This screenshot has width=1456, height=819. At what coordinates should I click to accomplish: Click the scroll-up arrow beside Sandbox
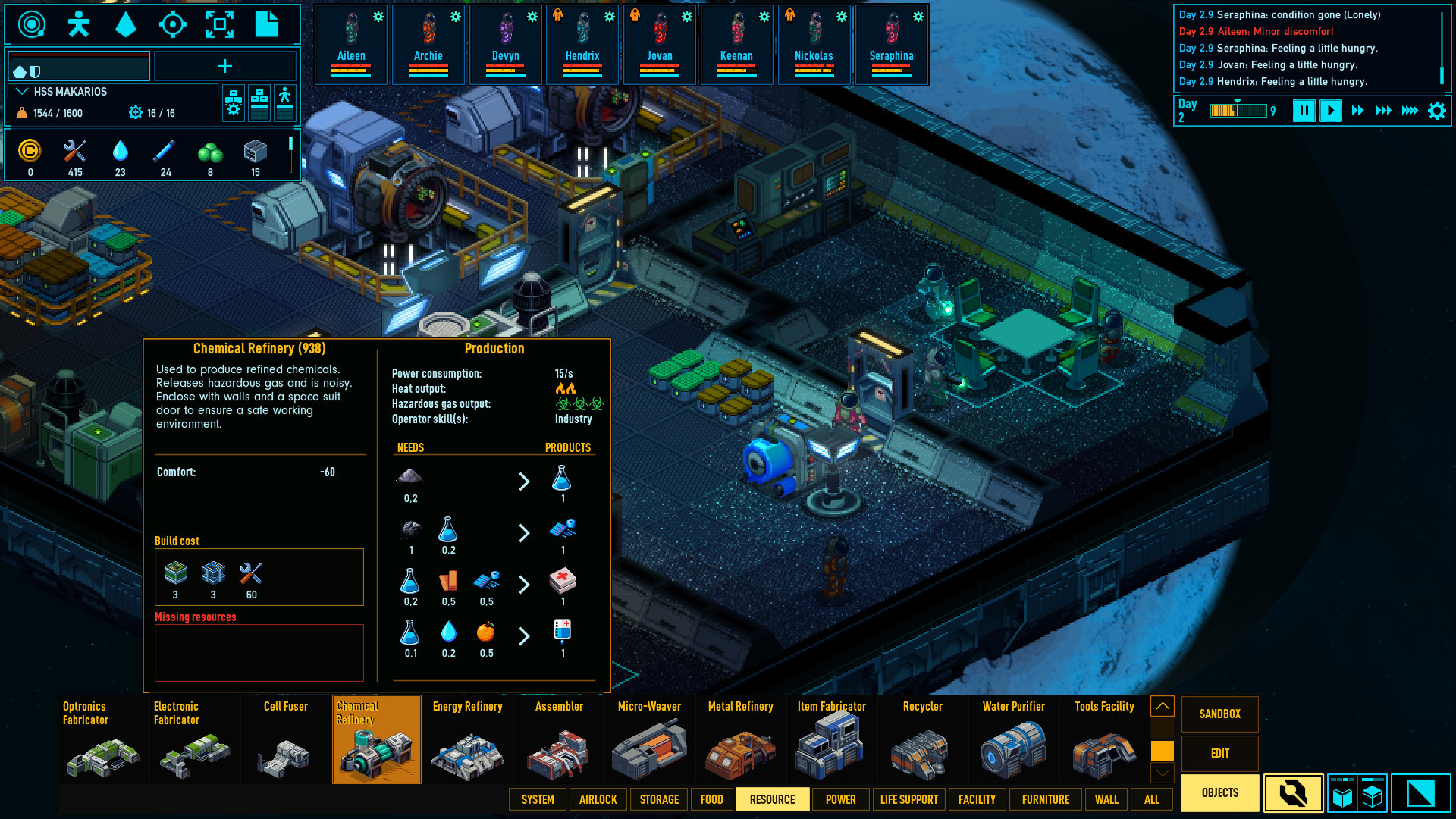1162,705
